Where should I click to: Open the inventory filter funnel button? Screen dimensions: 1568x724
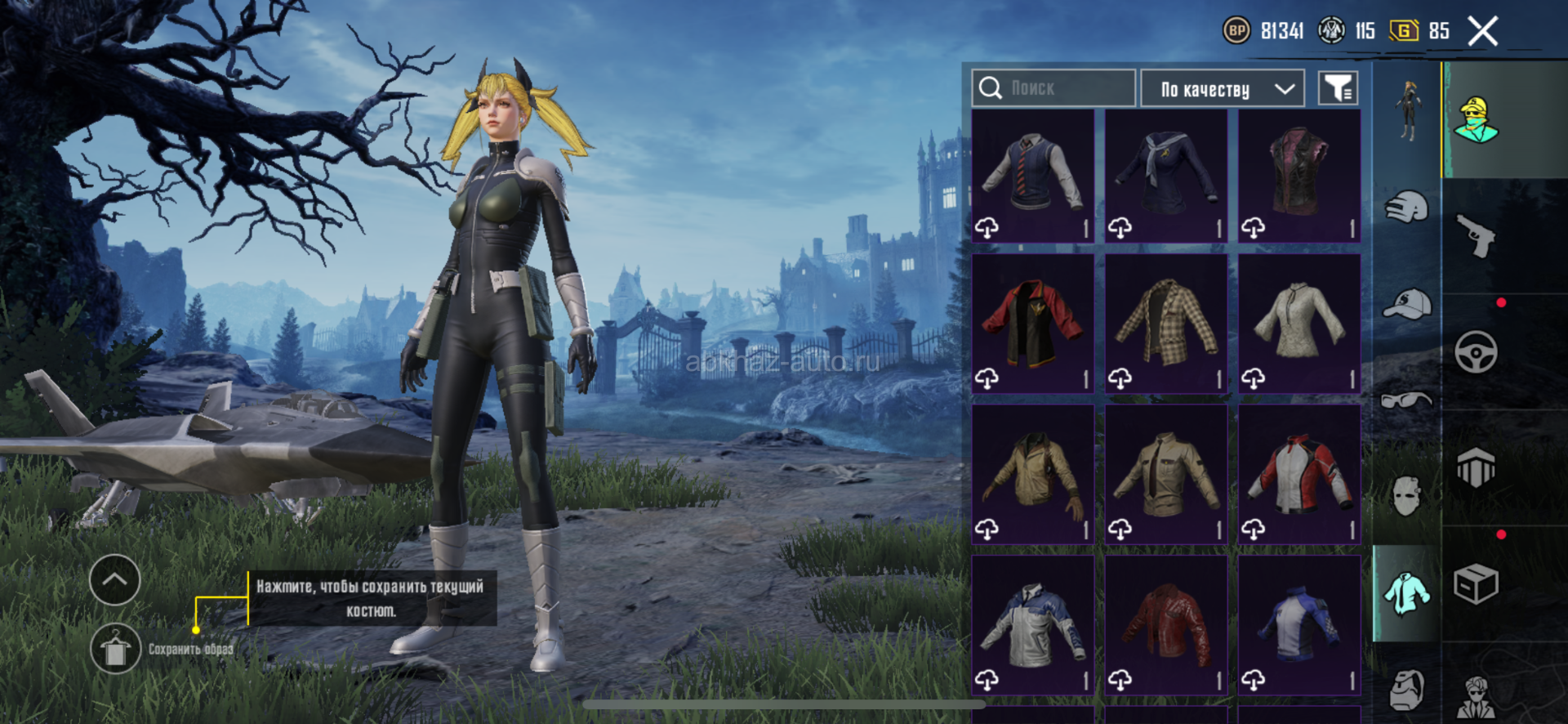coord(1338,88)
